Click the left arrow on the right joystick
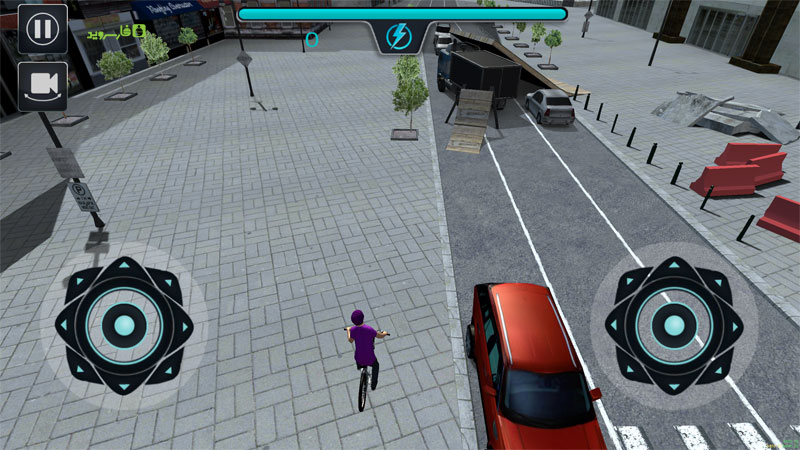 point(614,326)
